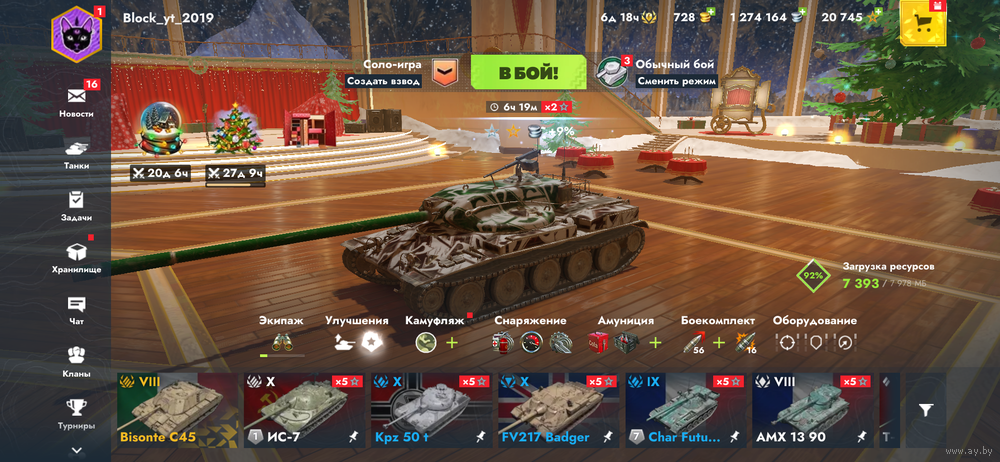Select the AMX 13 90 tank card
This screenshot has width=1000, height=462.
812,410
